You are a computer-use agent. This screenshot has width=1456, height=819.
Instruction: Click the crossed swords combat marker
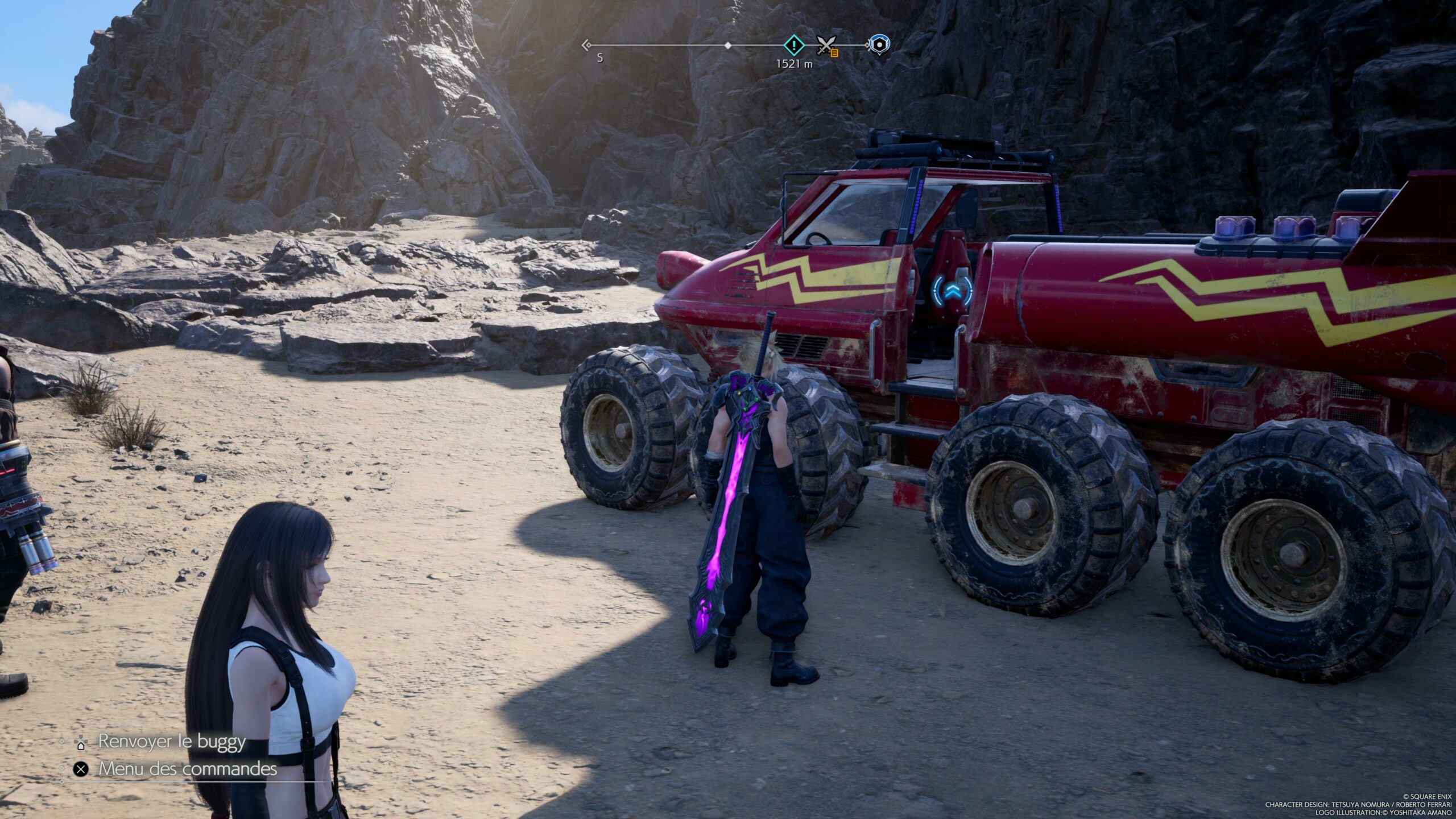click(x=825, y=44)
